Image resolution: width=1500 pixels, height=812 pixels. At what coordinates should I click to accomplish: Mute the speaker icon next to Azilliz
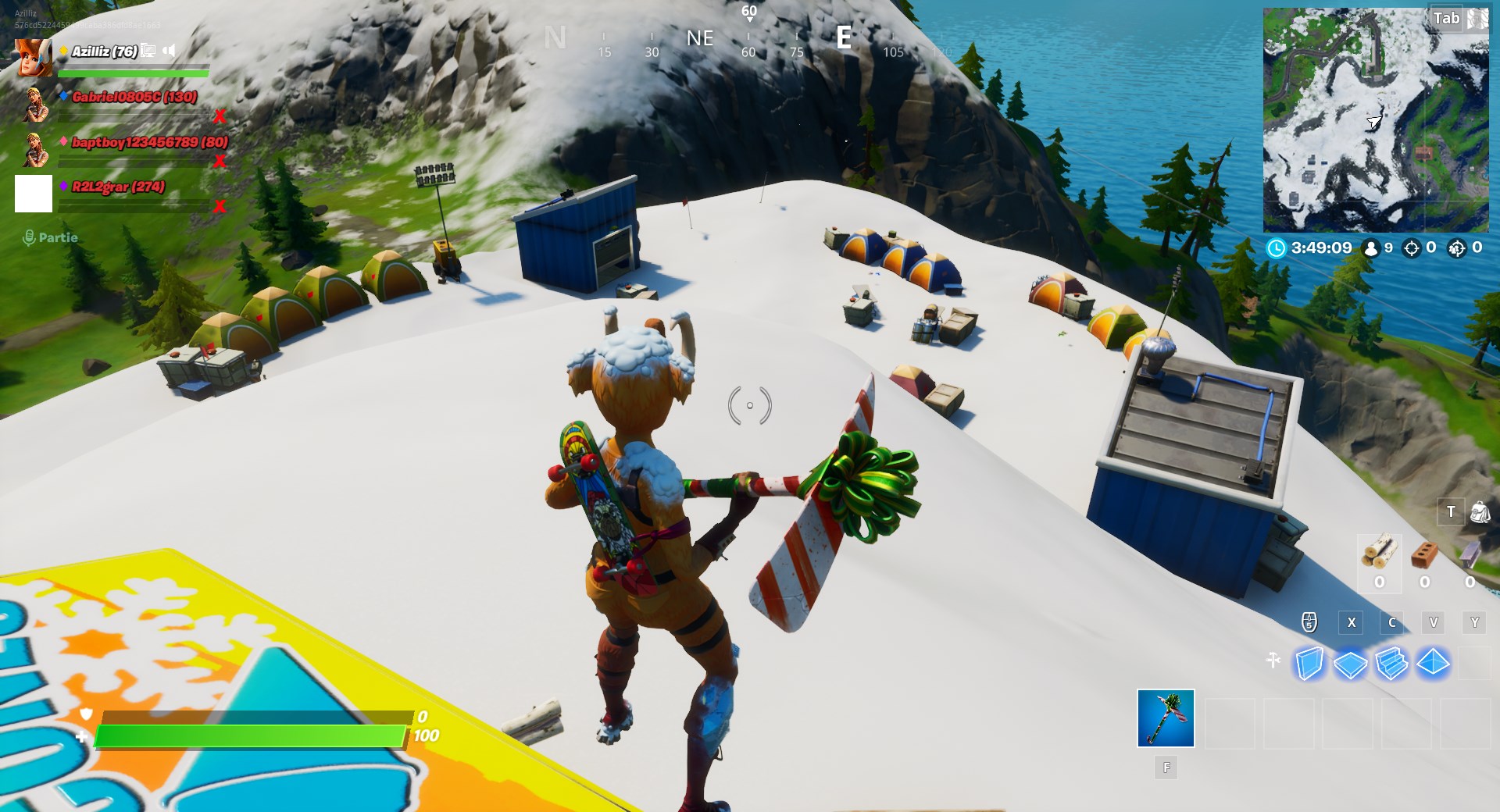click(169, 49)
